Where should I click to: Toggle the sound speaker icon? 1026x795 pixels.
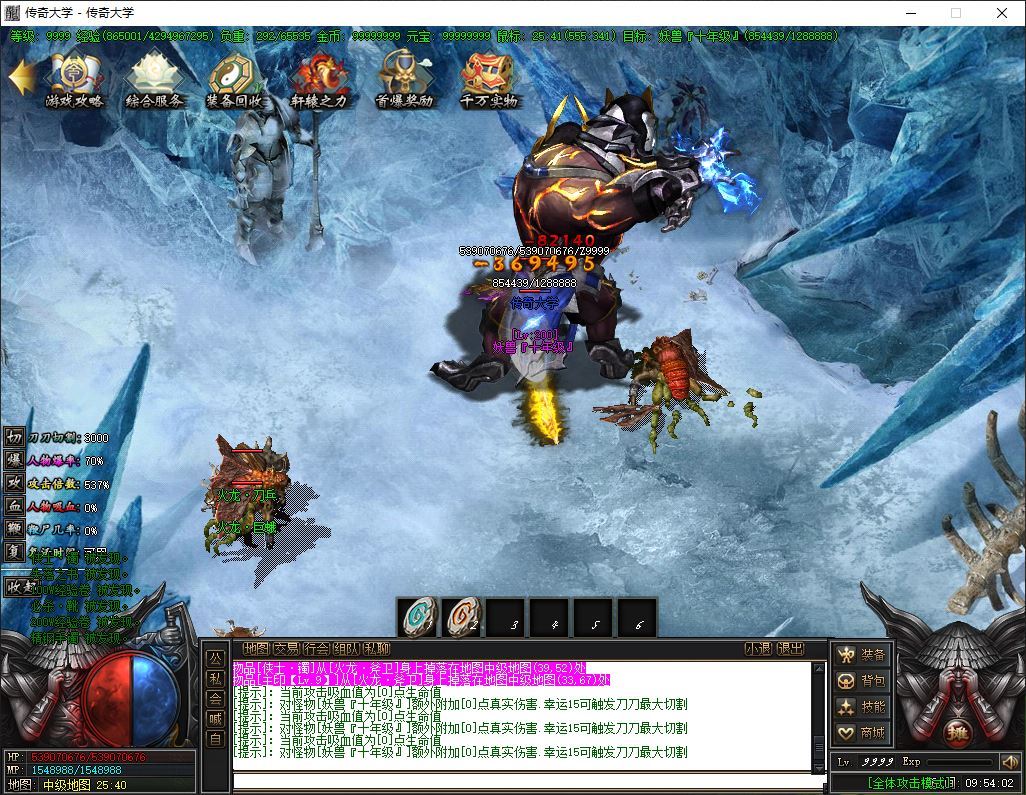click(x=1008, y=762)
